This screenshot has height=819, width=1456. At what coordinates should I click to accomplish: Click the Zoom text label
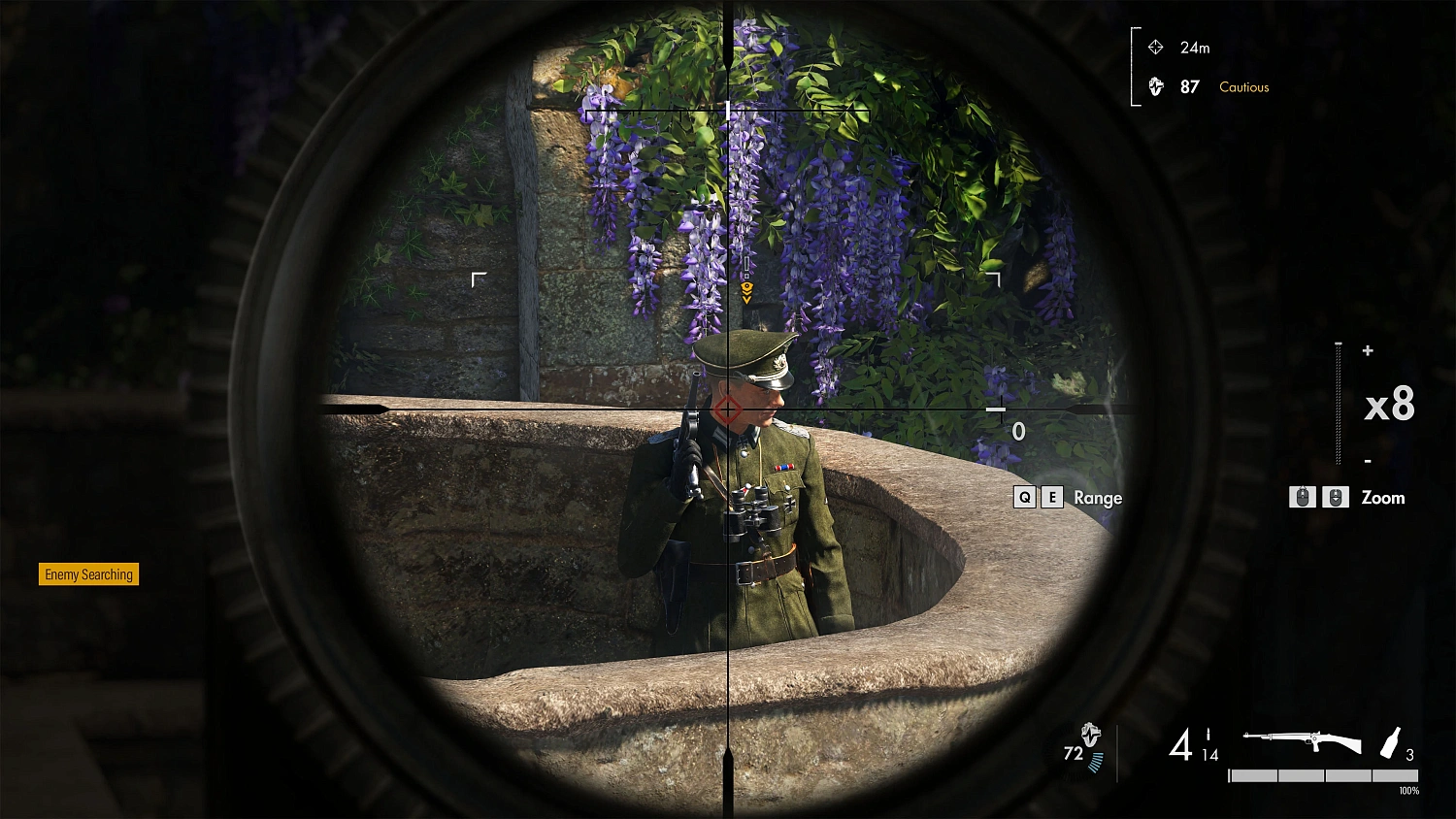coord(1382,498)
